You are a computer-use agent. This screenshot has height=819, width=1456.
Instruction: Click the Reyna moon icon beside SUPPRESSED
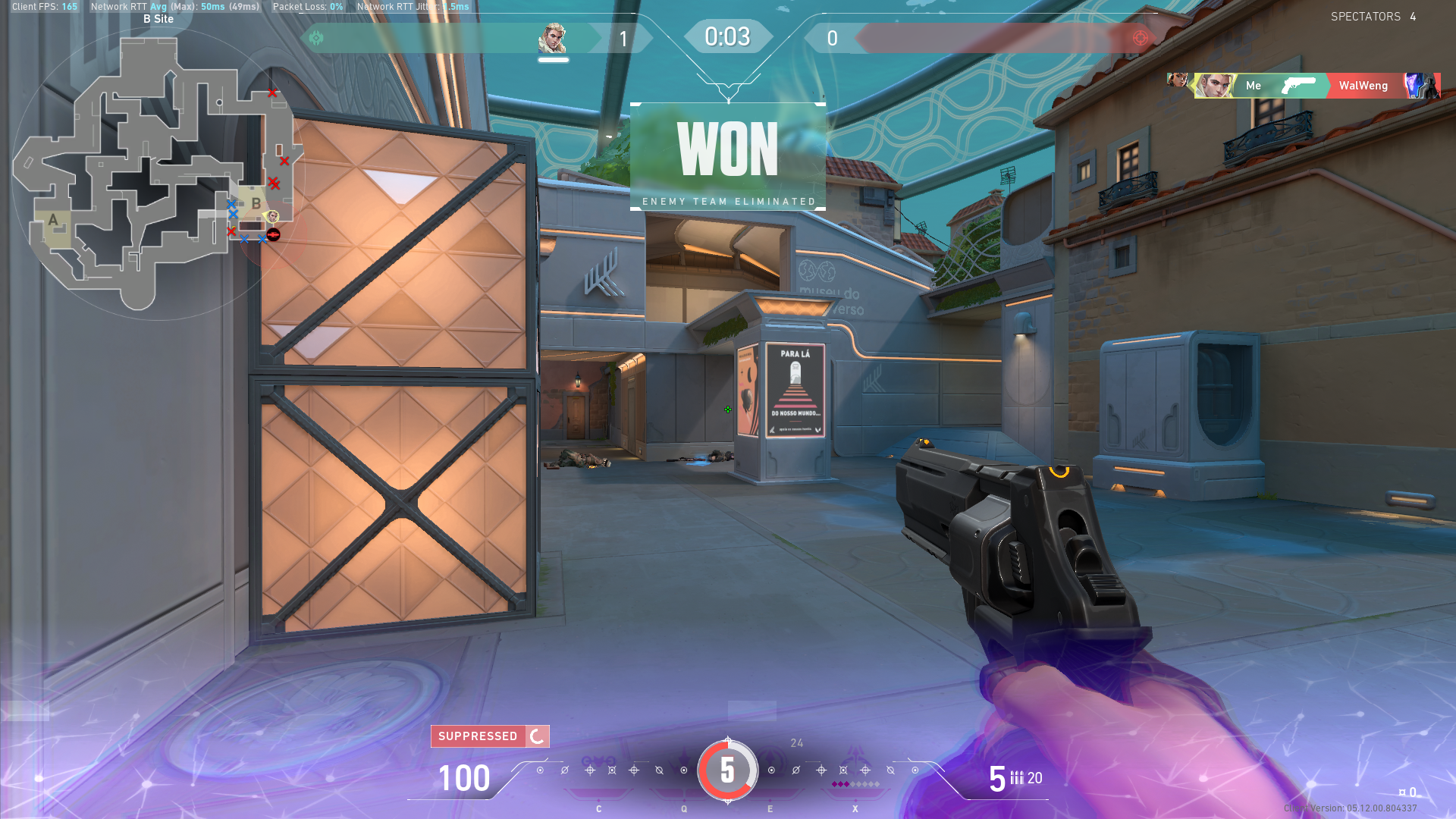[x=536, y=736]
